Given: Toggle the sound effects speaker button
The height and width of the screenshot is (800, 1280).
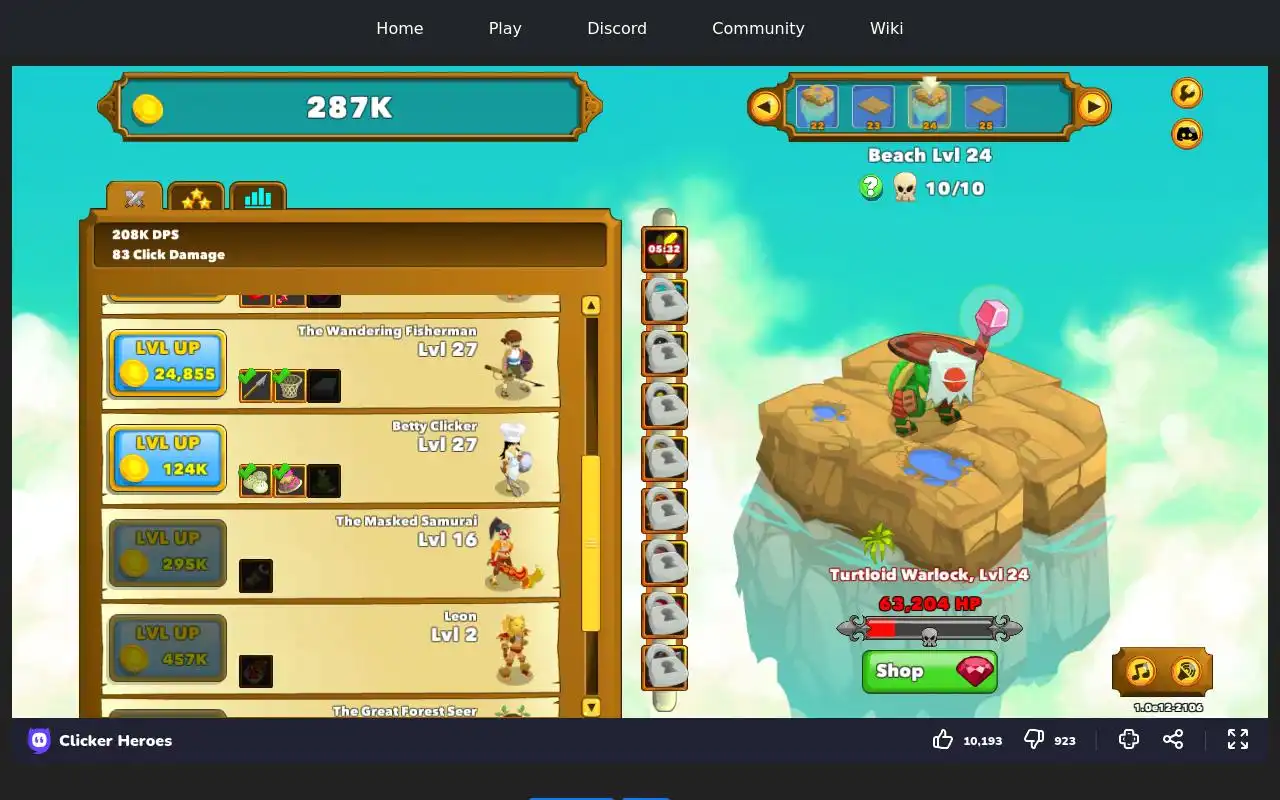Looking at the screenshot, I should pos(1185,671).
